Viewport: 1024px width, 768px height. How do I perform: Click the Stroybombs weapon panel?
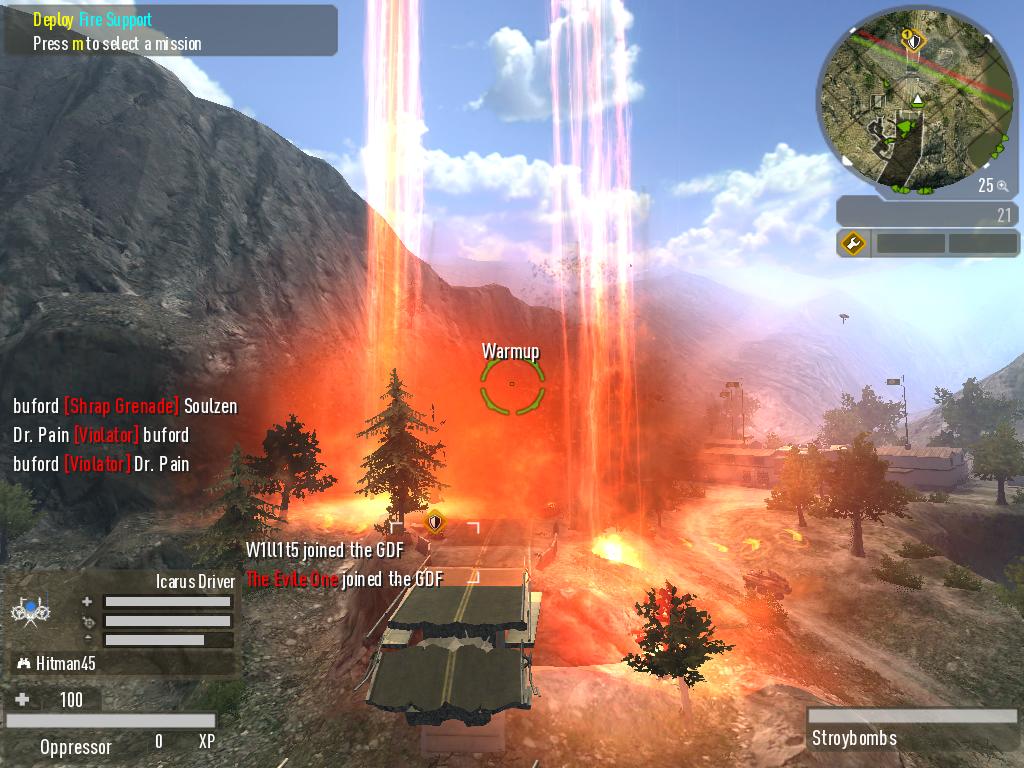coord(911,729)
